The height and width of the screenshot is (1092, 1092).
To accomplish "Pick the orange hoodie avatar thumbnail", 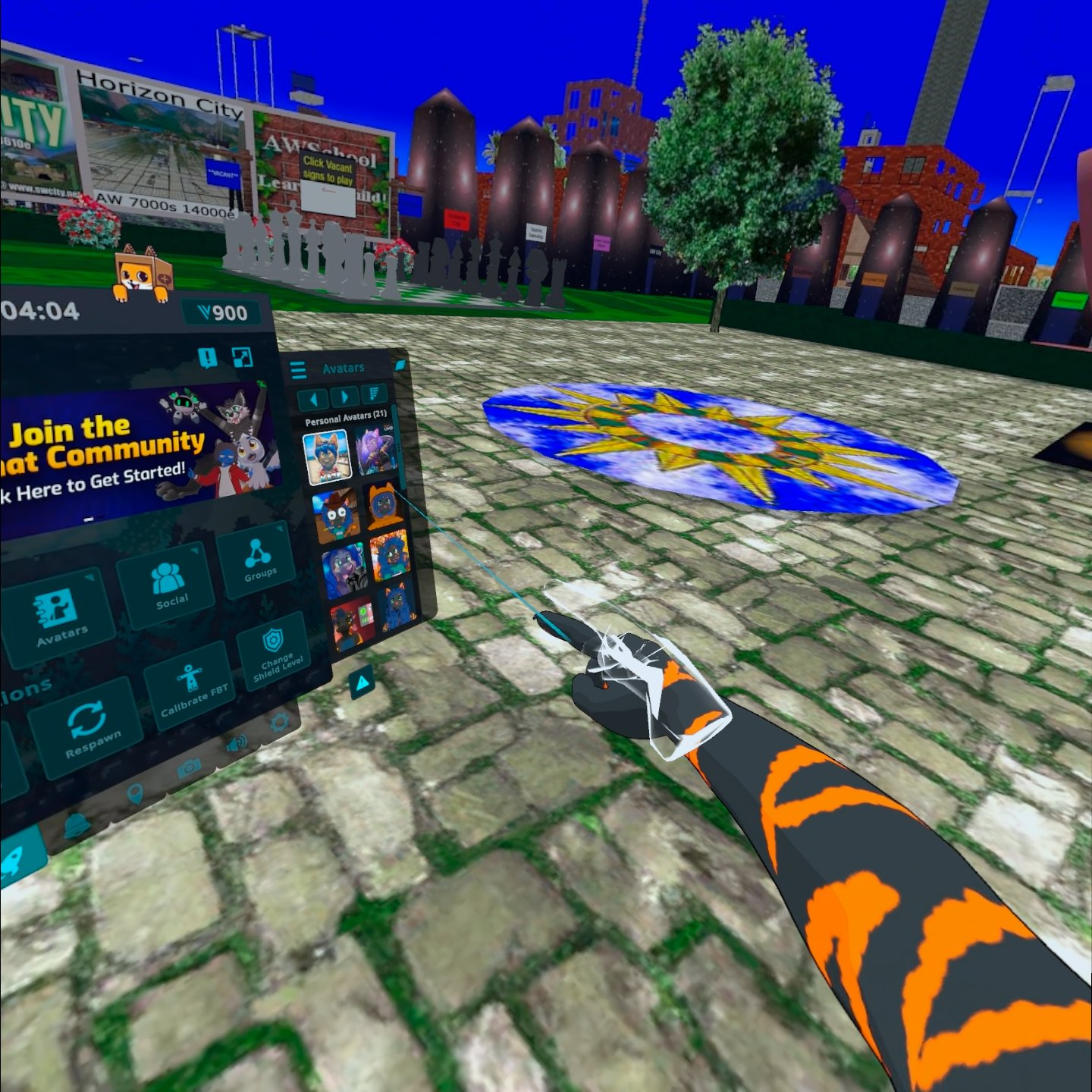I will (384, 505).
